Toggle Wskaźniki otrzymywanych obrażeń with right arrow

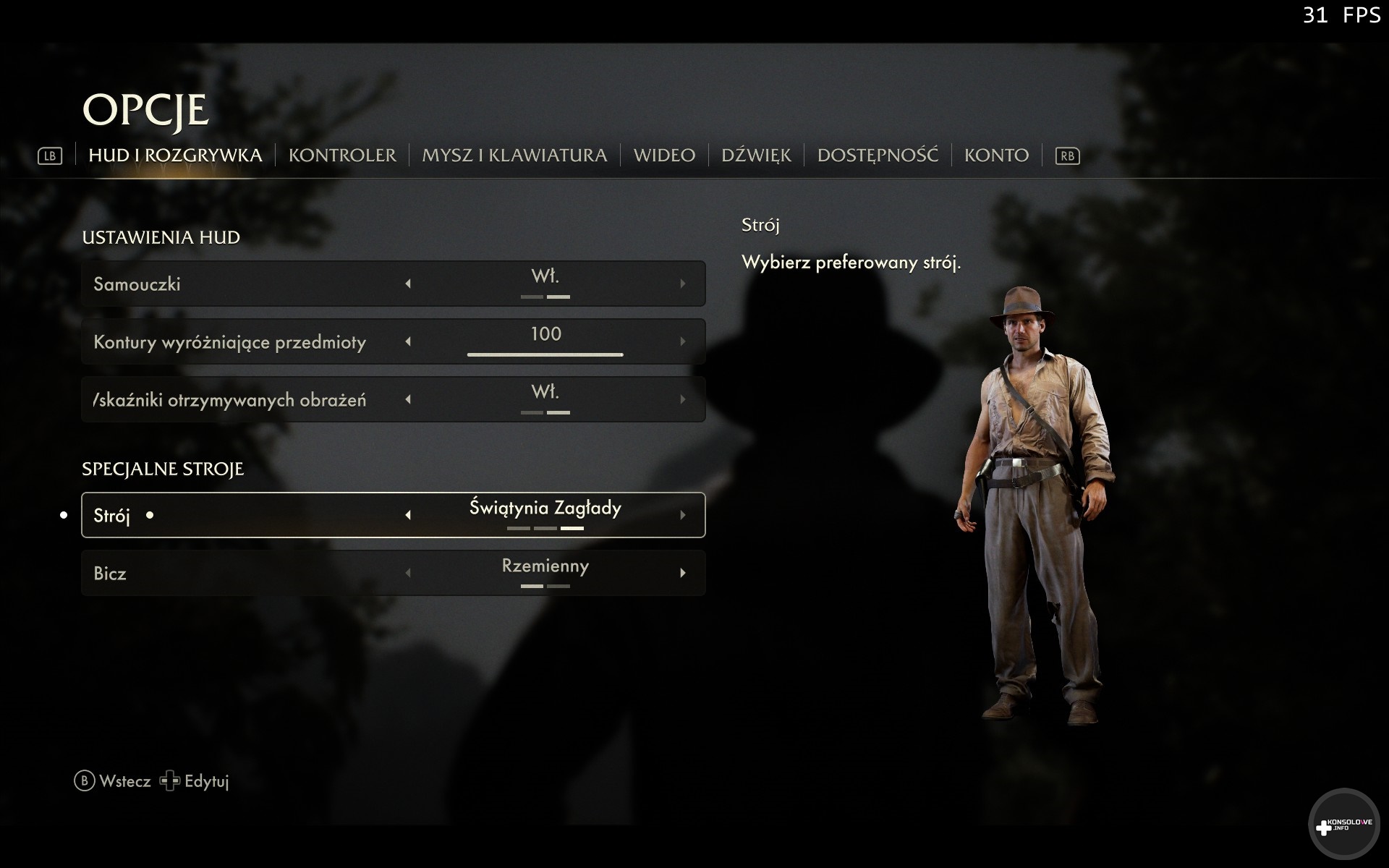[x=682, y=399]
